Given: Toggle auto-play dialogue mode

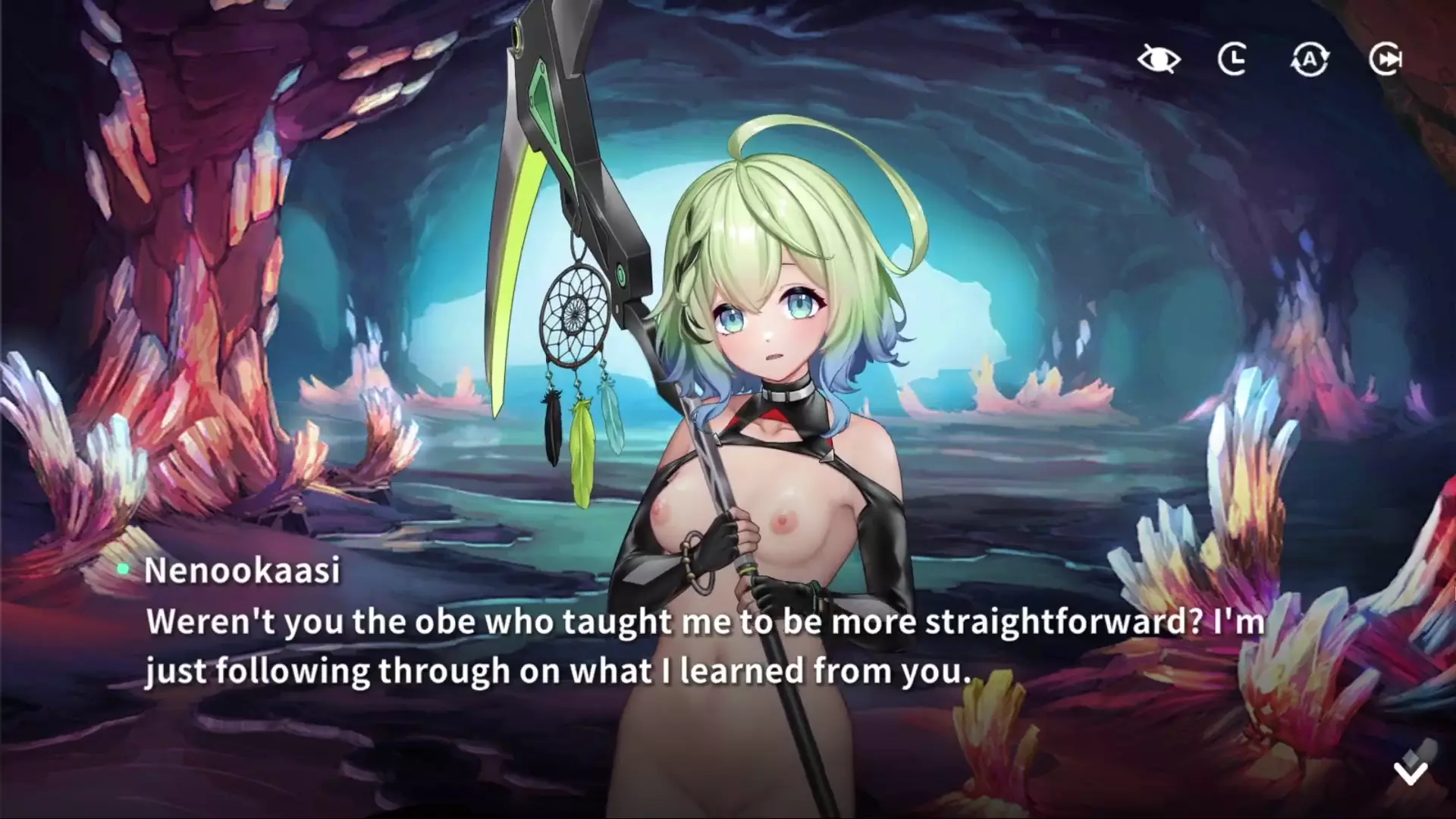Looking at the screenshot, I should 1310,59.
